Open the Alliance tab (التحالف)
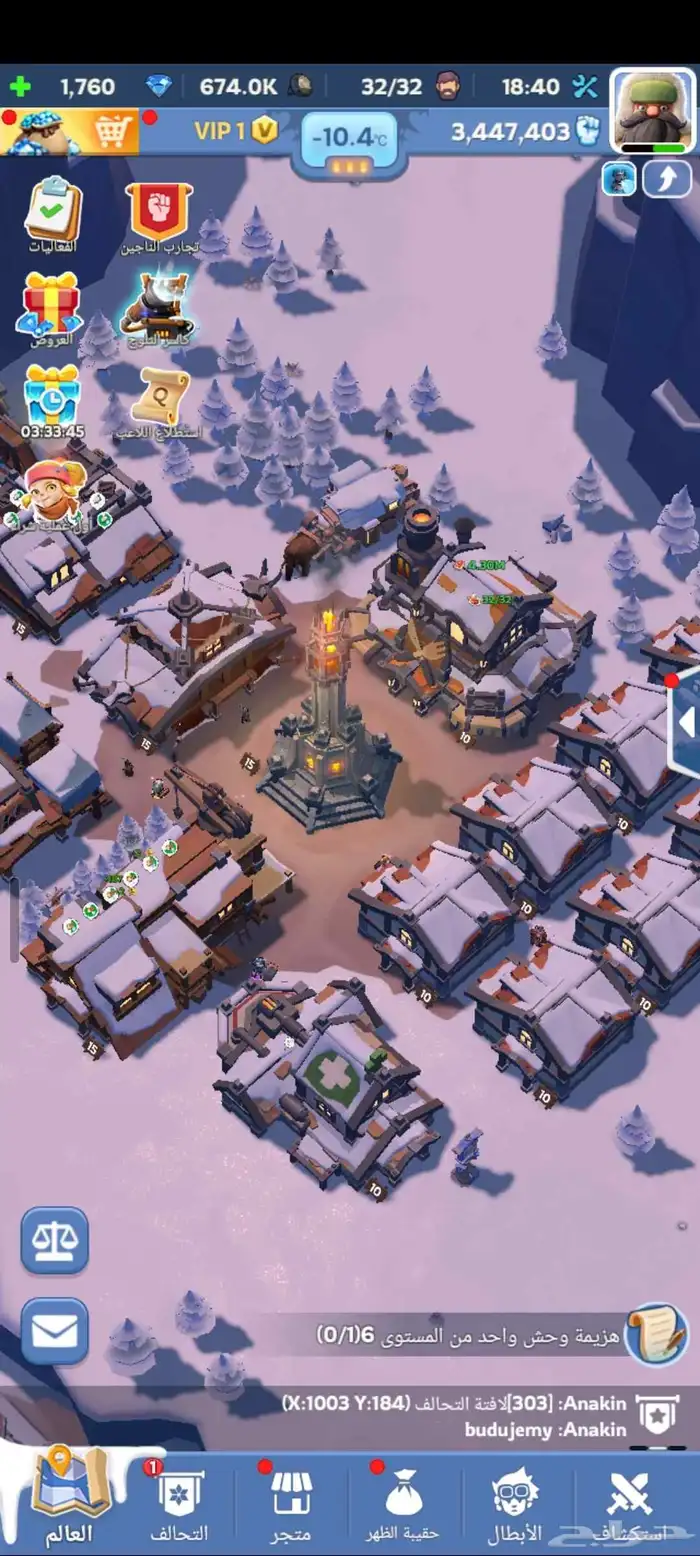 click(x=180, y=1504)
